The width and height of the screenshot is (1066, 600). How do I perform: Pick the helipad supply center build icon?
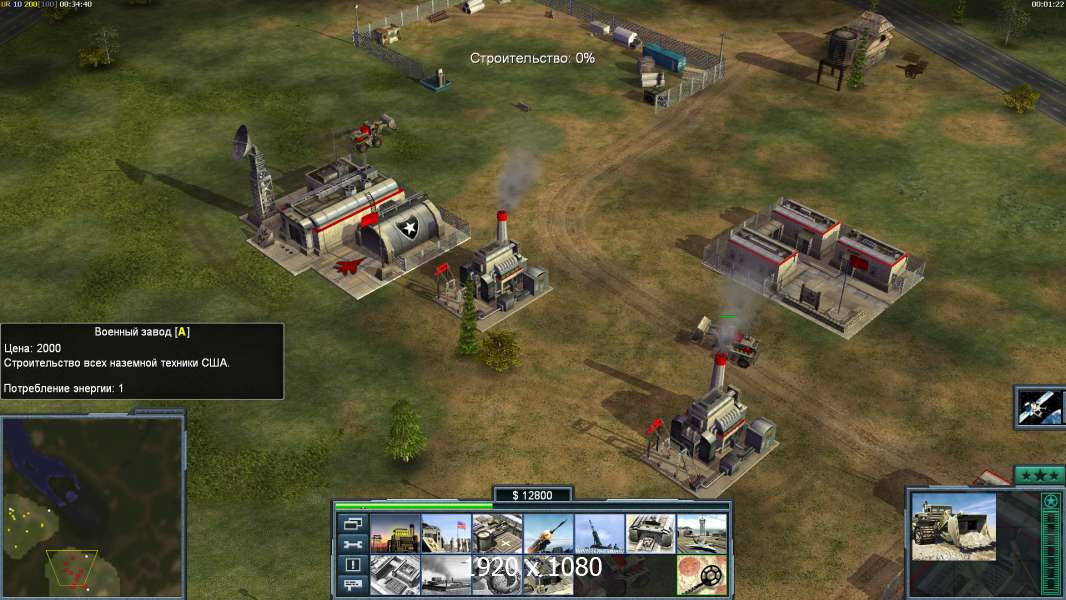pyautogui.click(x=497, y=534)
